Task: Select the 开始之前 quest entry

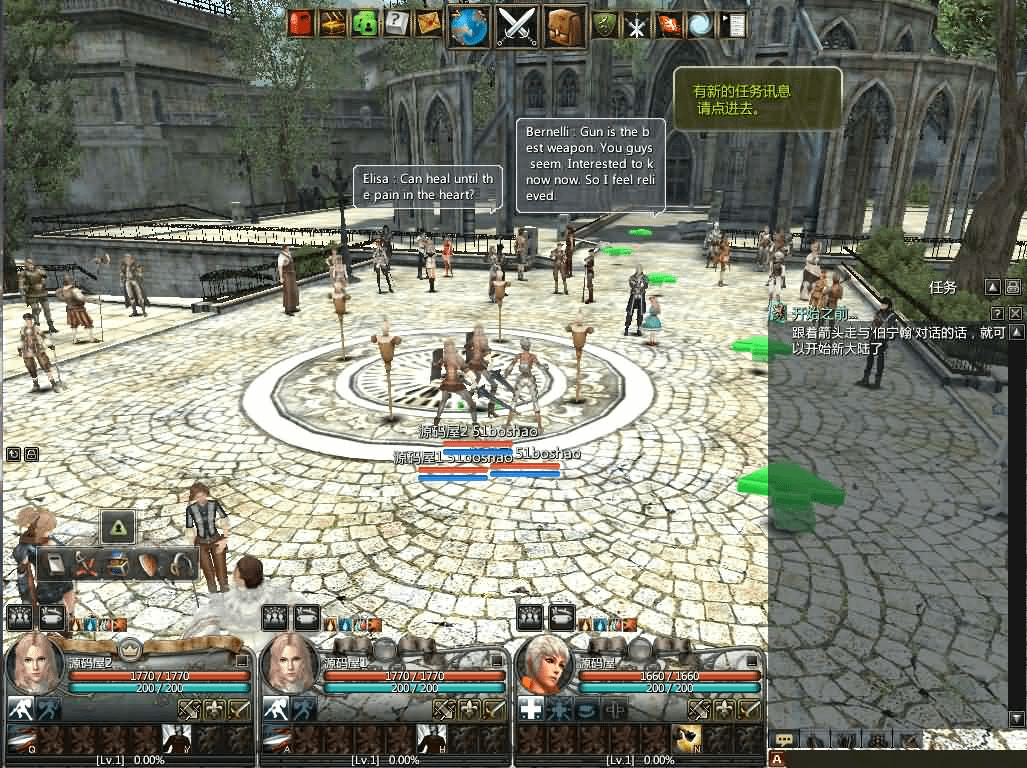Action: (x=825, y=315)
